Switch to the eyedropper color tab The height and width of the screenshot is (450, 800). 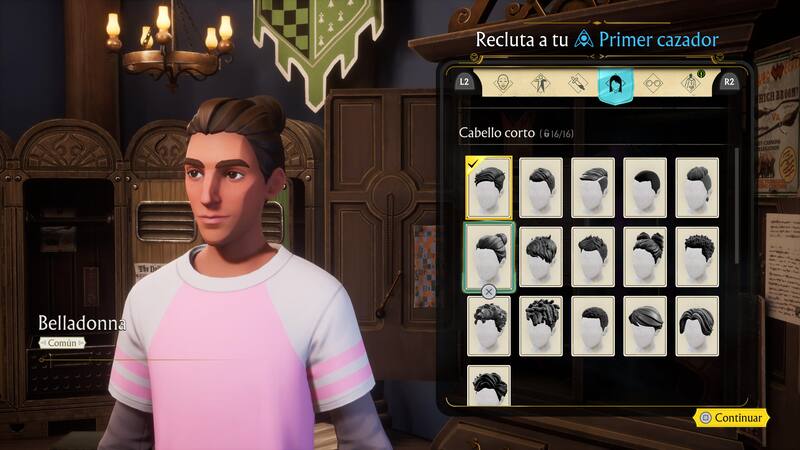[576, 83]
